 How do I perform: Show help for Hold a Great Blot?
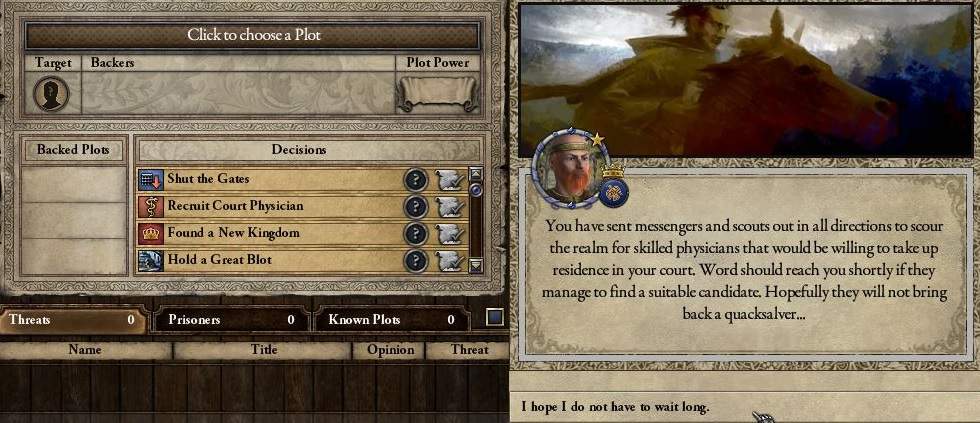click(x=415, y=261)
